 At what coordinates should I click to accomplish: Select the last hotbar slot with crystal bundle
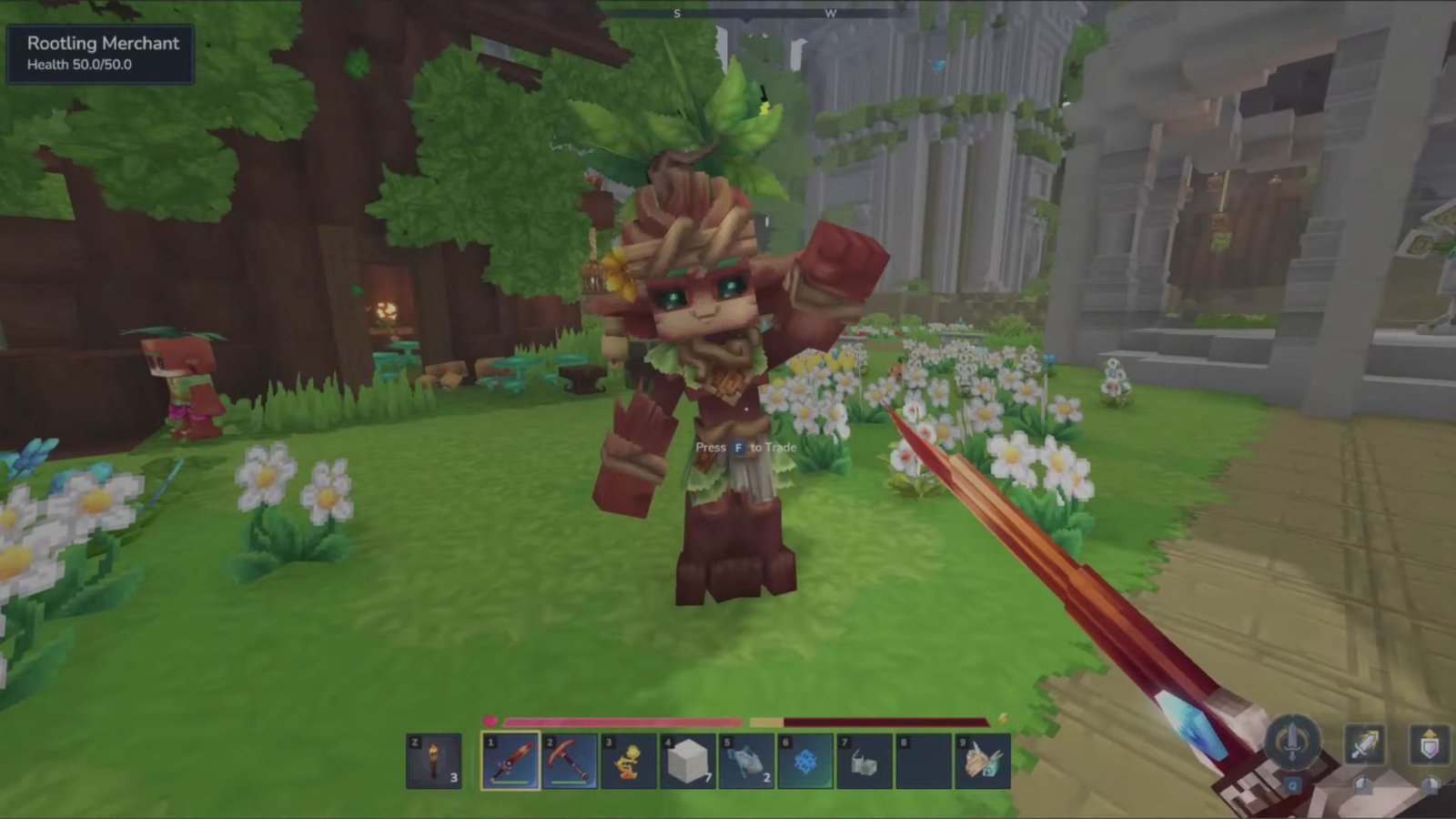click(982, 761)
